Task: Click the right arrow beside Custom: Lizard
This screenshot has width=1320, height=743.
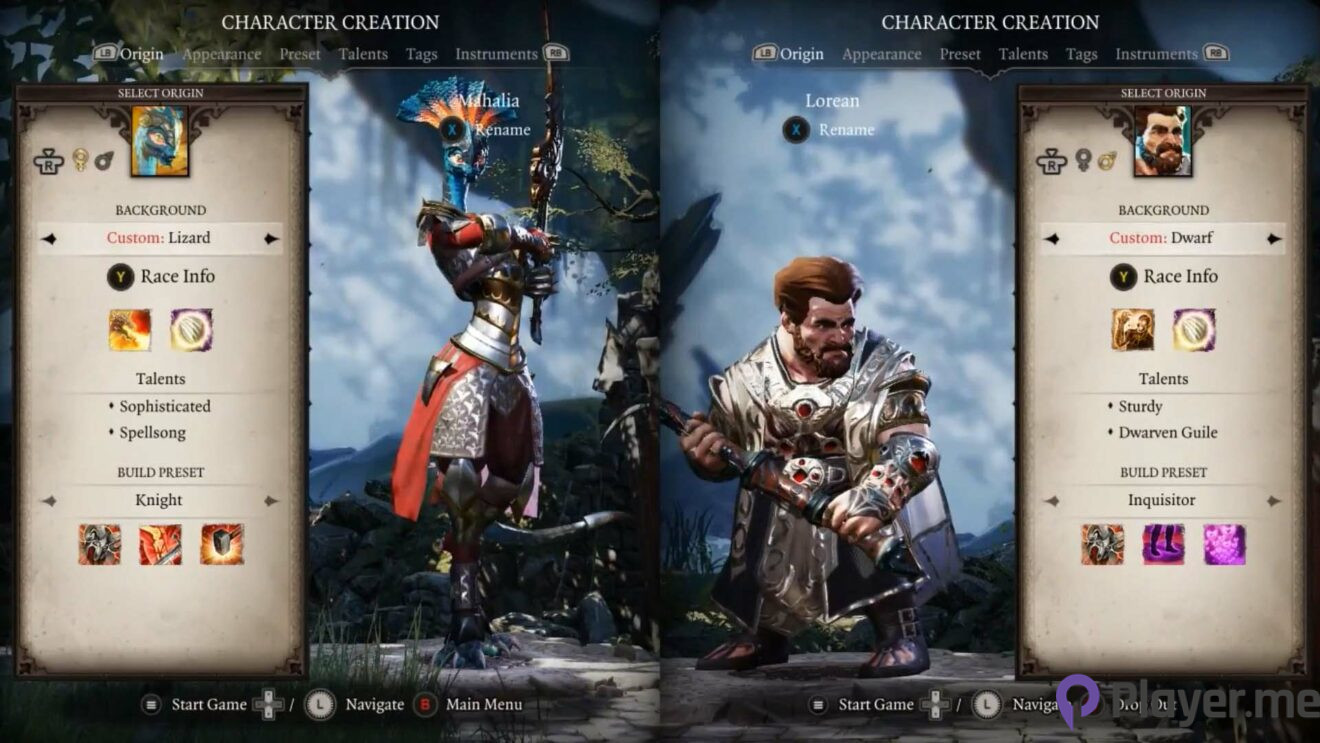Action: click(x=271, y=238)
